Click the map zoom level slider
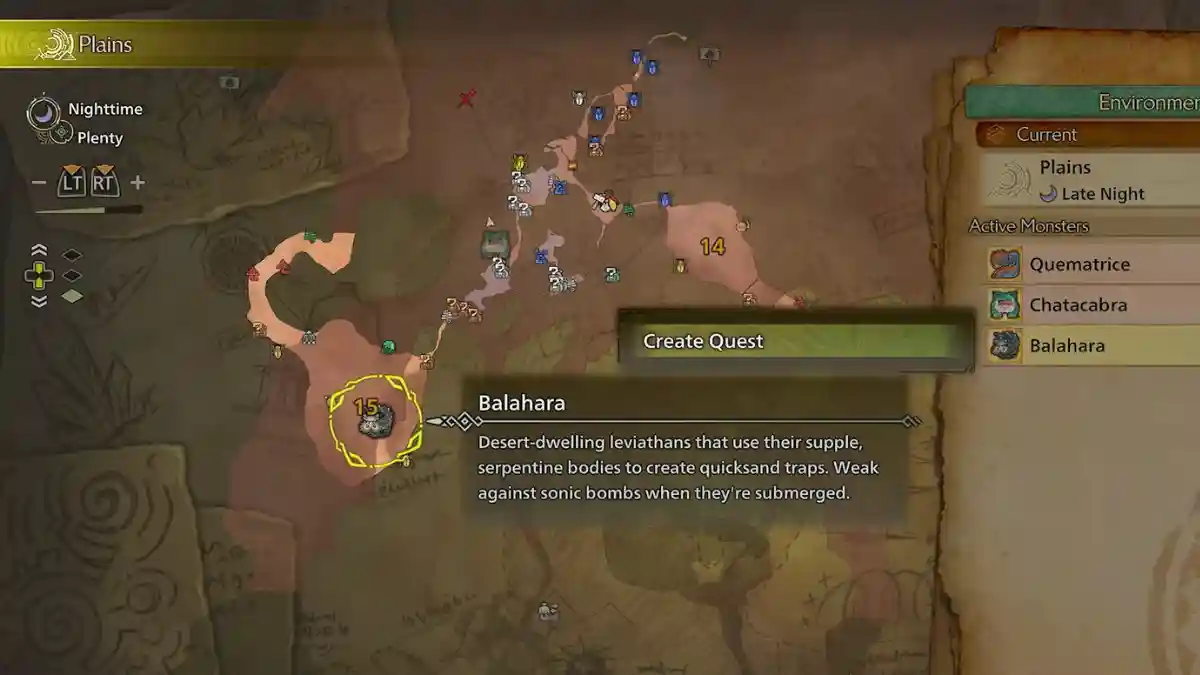This screenshot has height=675, width=1200. [x=88, y=211]
